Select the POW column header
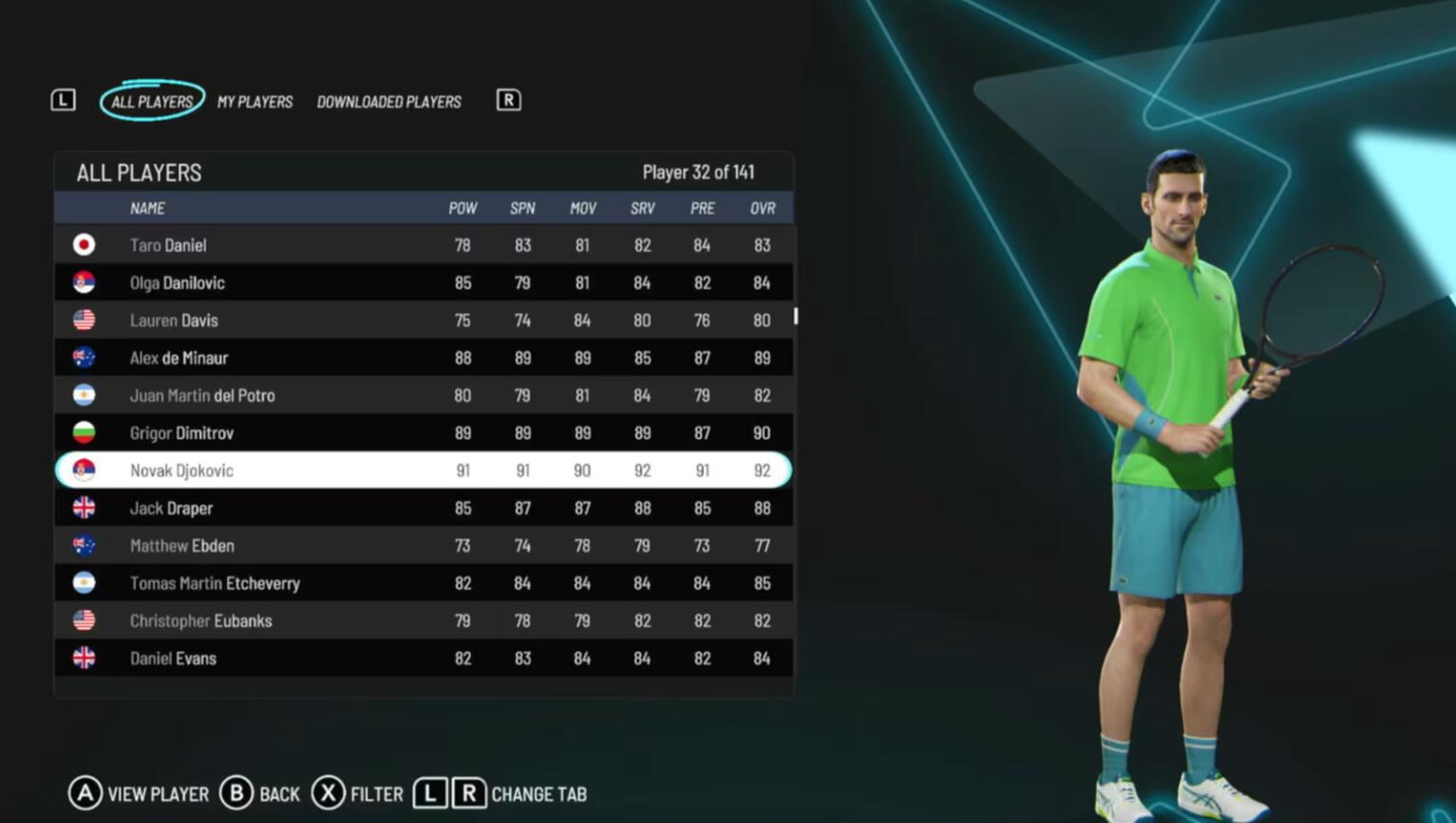Screen dimensions: 1456x823 [x=463, y=208]
